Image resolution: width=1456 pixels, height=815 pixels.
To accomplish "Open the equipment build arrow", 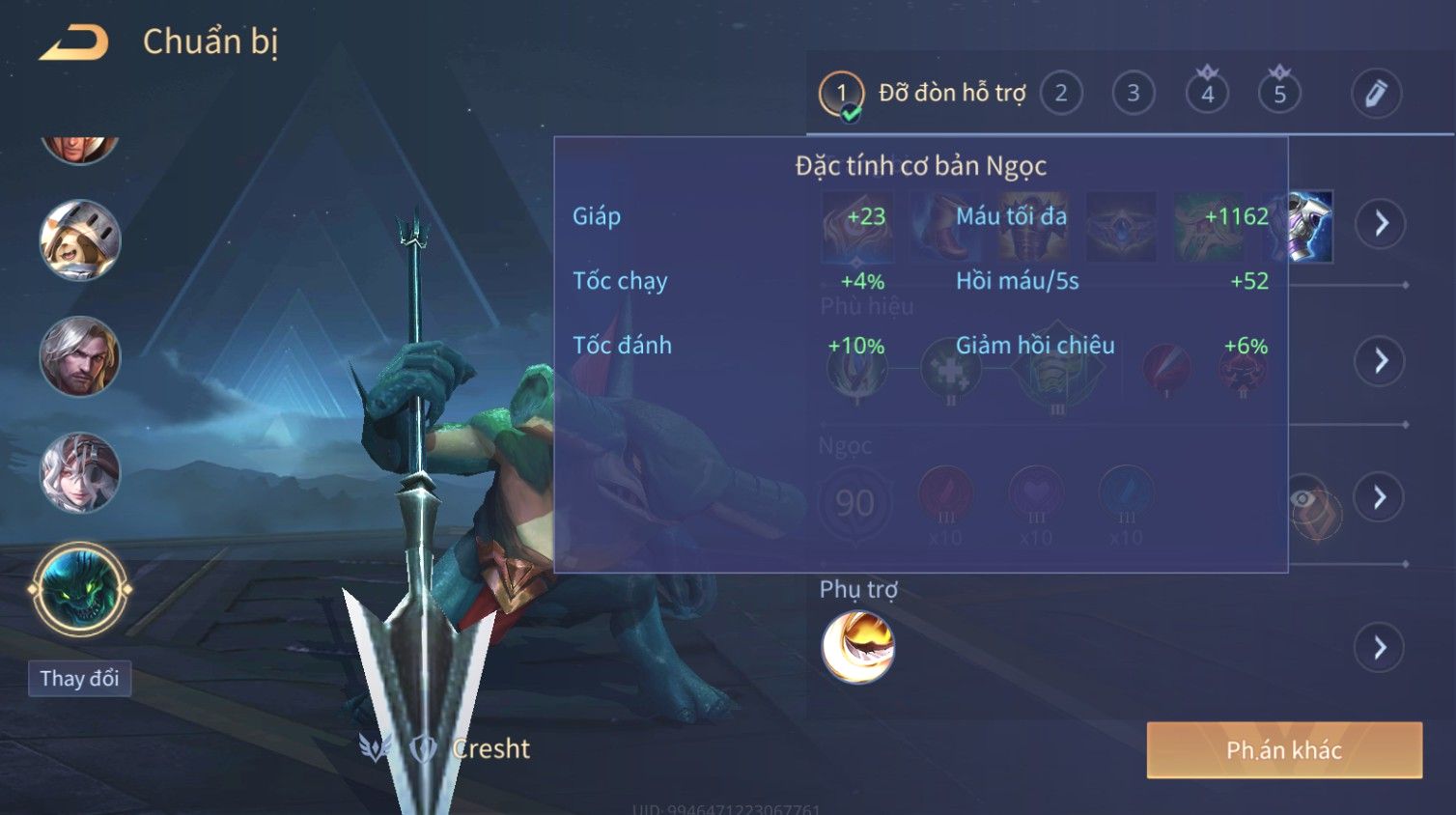I will tap(1381, 224).
